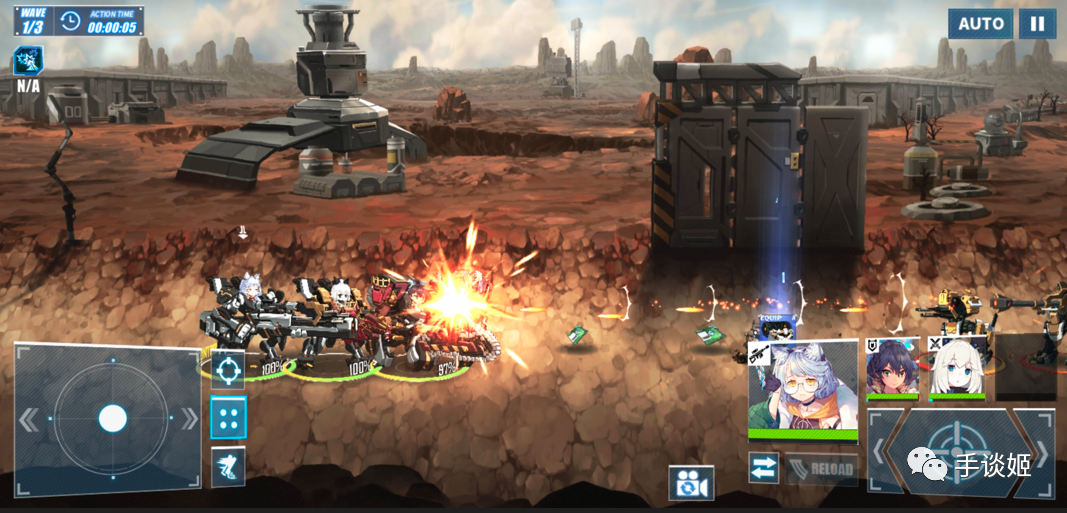The image size is (1067, 513).
Task: Reload the weapon
Action: 820,469
